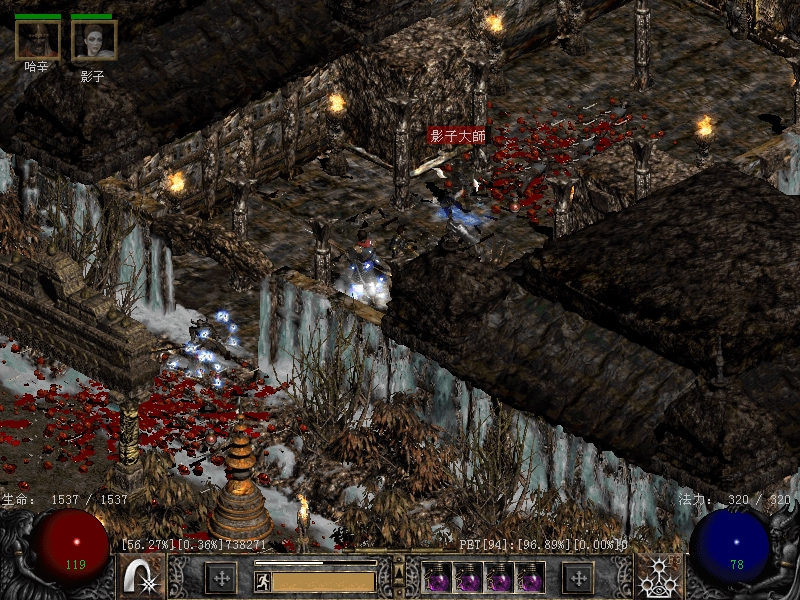
Task: Select the 哈辛 mercenary portrait
Action: click(37, 40)
